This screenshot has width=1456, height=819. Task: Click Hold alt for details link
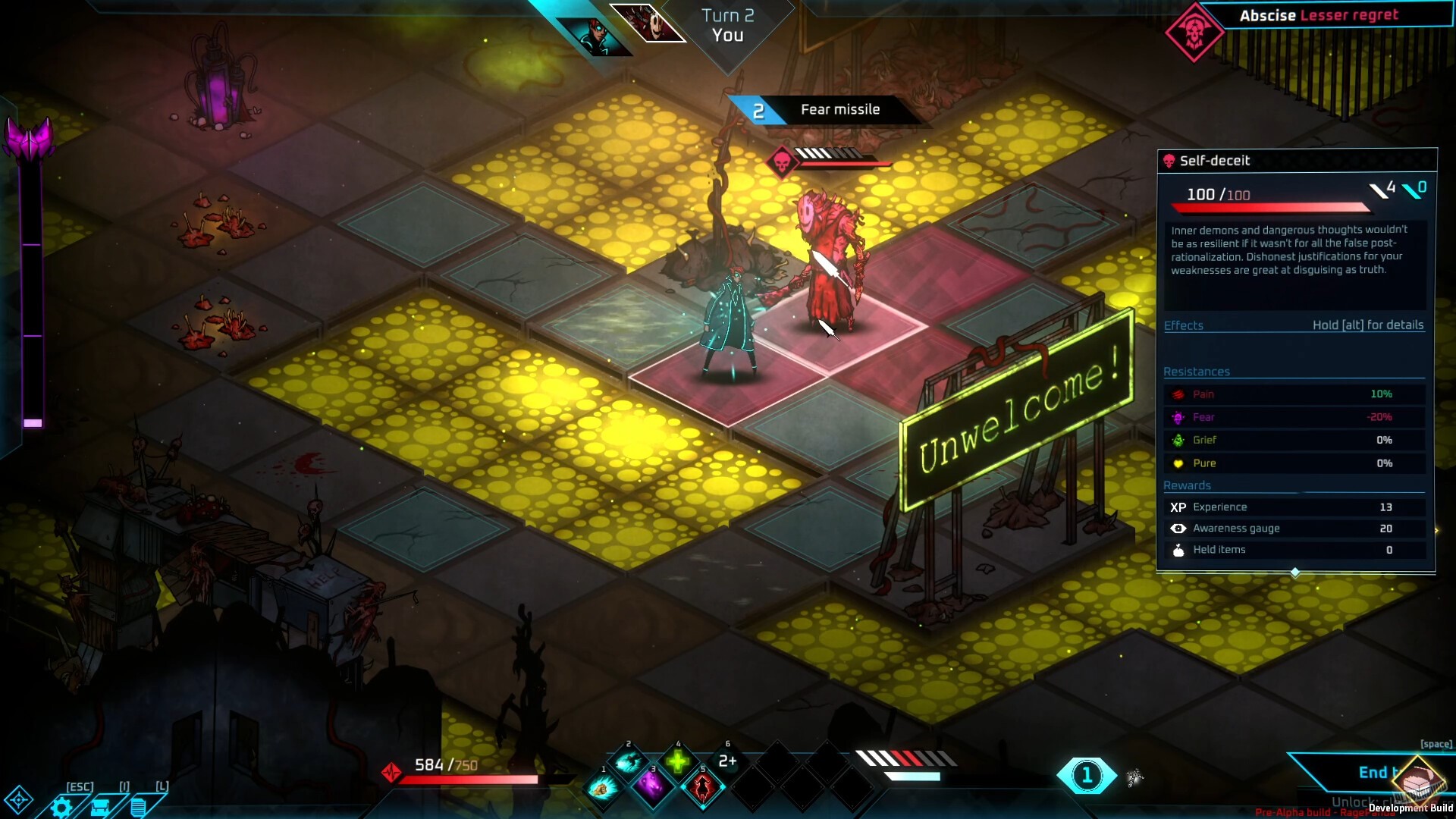pos(1369,325)
